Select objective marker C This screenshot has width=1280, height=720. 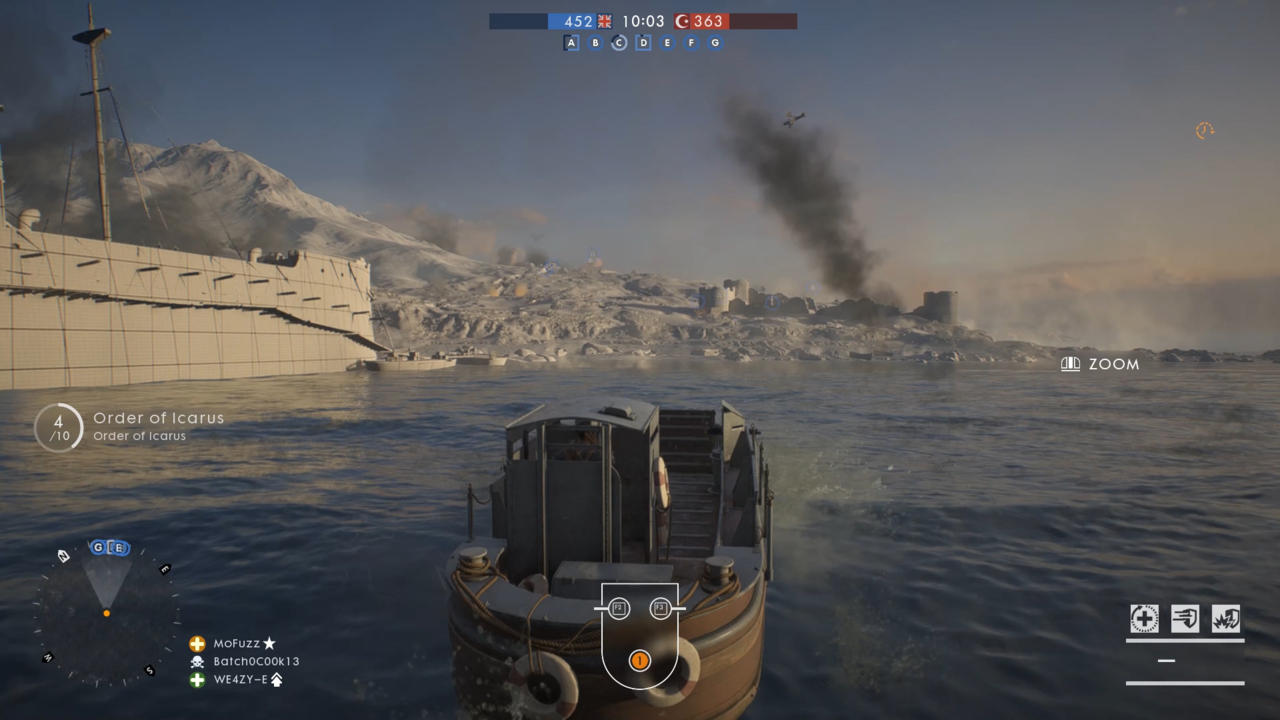[x=619, y=43]
